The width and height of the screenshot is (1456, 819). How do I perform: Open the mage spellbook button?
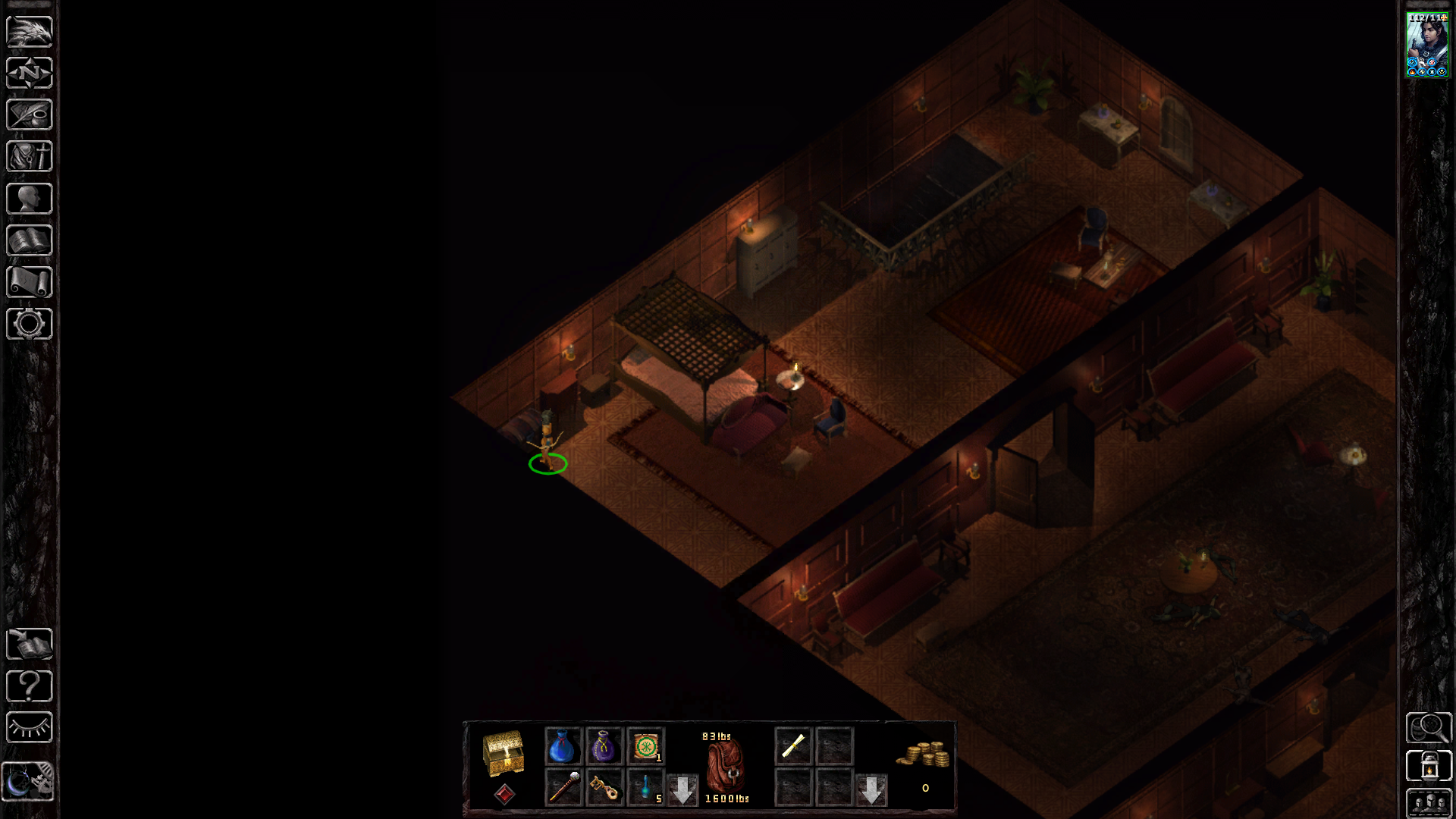(30, 241)
